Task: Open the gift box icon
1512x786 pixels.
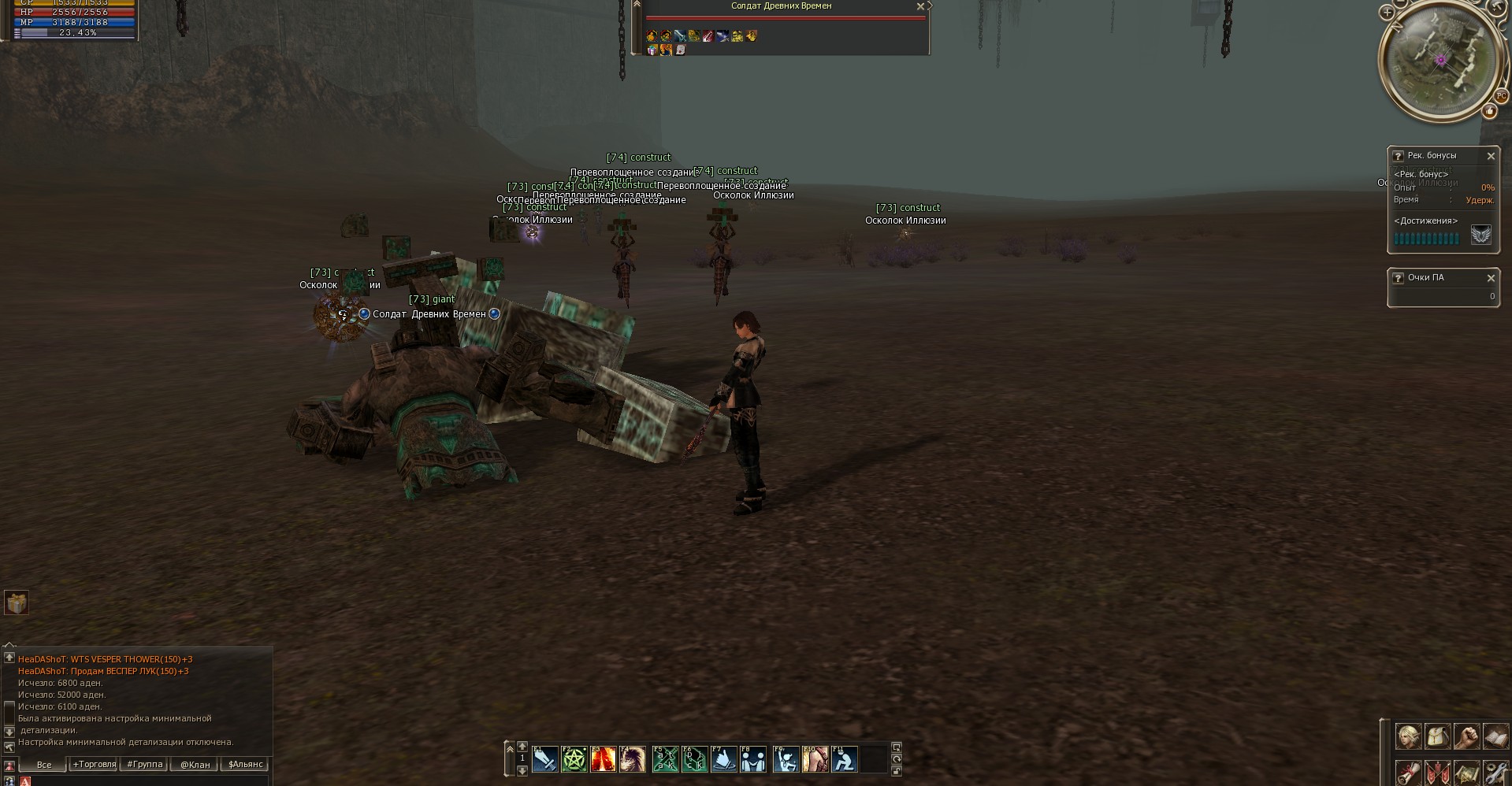Action: click(17, 603)
